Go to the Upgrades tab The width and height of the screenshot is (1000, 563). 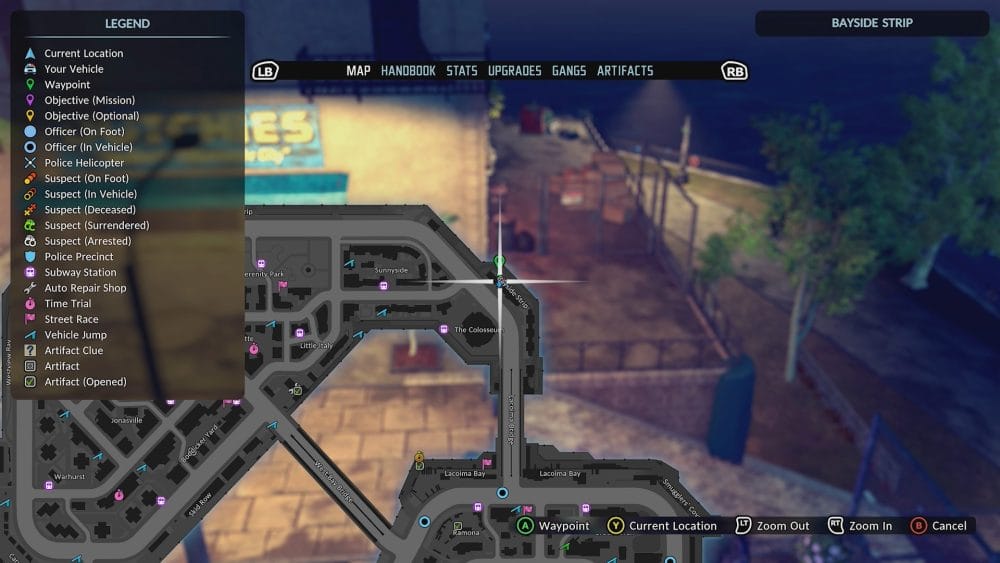point(514,71)
